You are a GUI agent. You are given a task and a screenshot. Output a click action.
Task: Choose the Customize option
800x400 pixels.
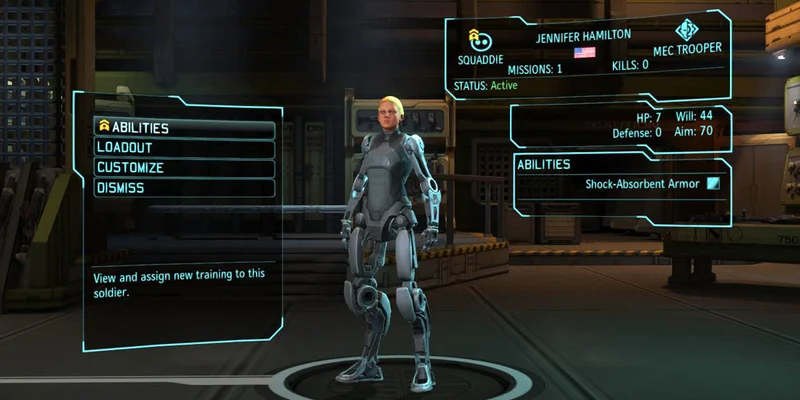pyautogui.click(x=184, y=168)
